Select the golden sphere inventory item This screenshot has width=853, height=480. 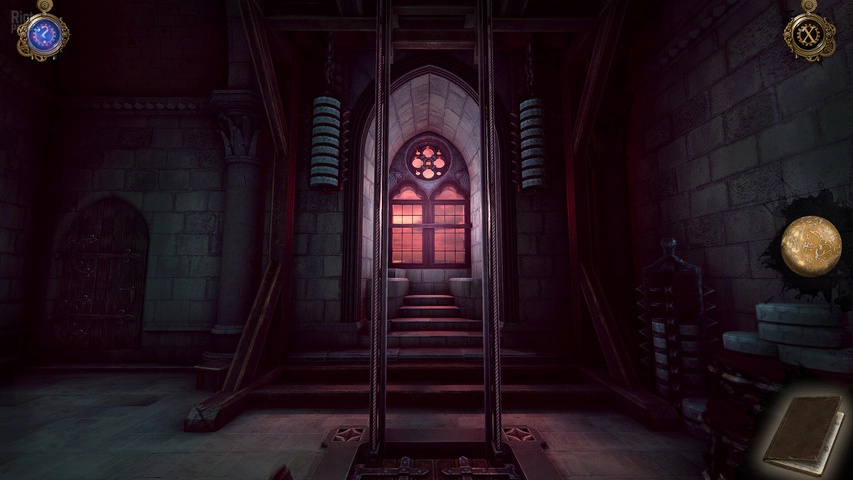[x=811, y=243]
